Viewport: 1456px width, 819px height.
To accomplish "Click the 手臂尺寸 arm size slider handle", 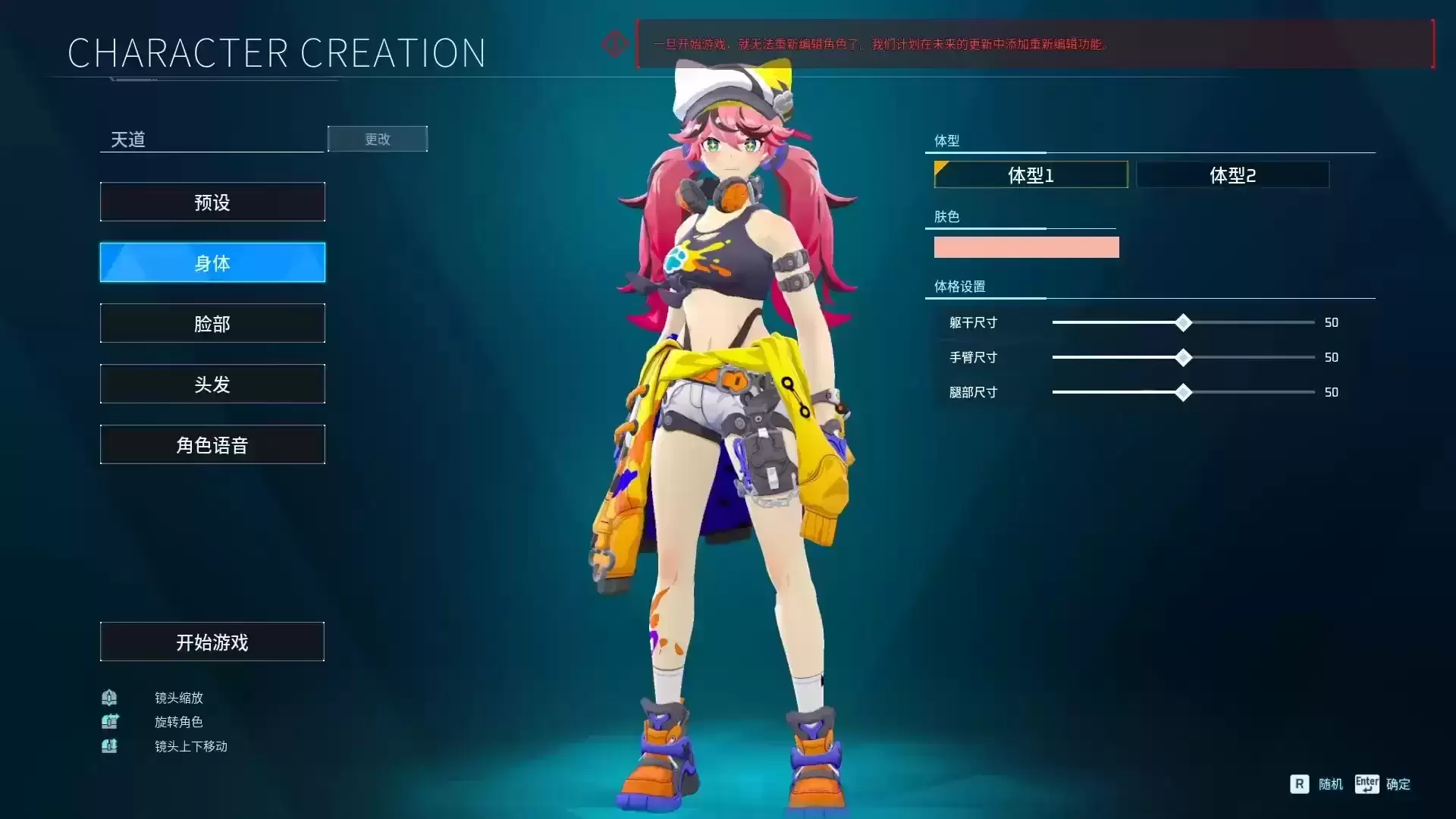I will tap(1183, 357).
